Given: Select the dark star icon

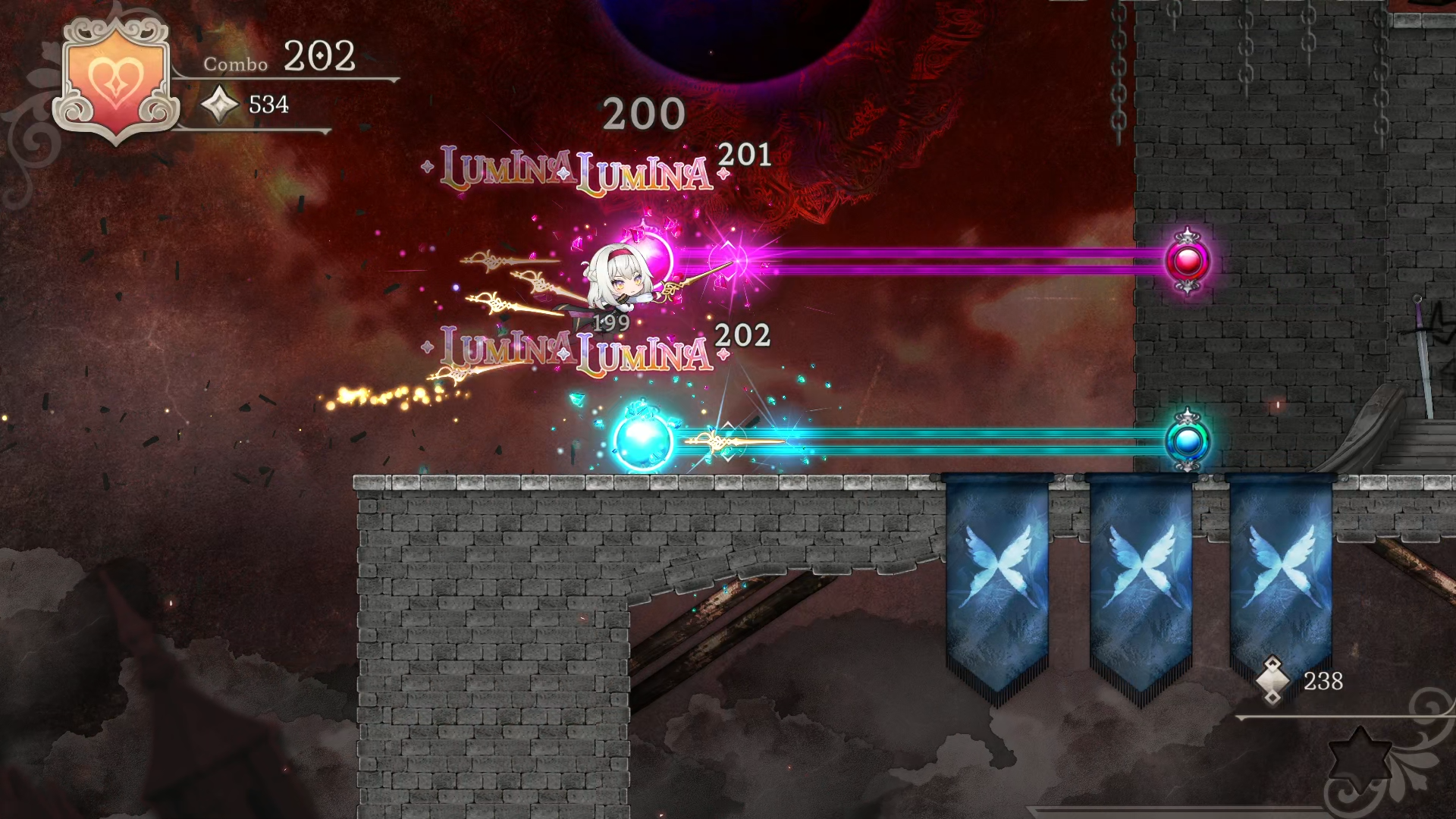Looking at the screenshot, I should tap(1360, 755).
